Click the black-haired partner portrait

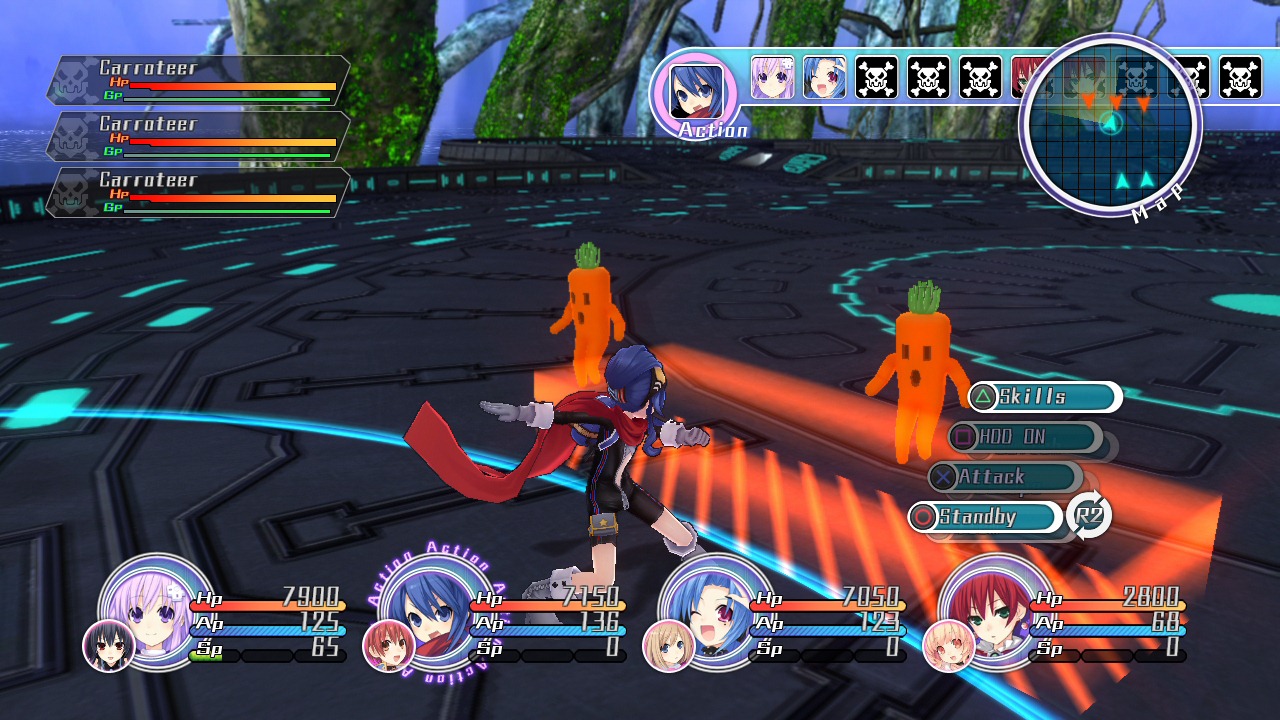(108, 645)
